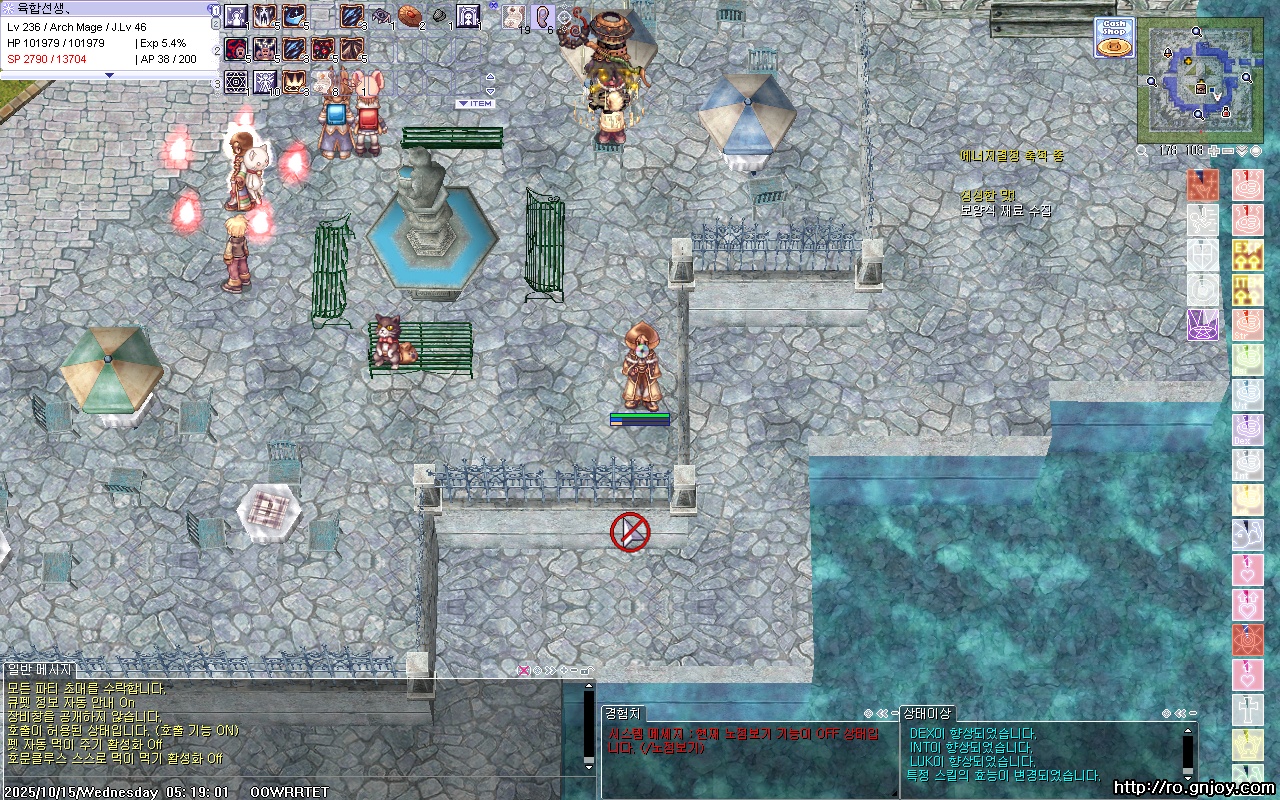Activate the golden crown skill icon

(294, 80)
